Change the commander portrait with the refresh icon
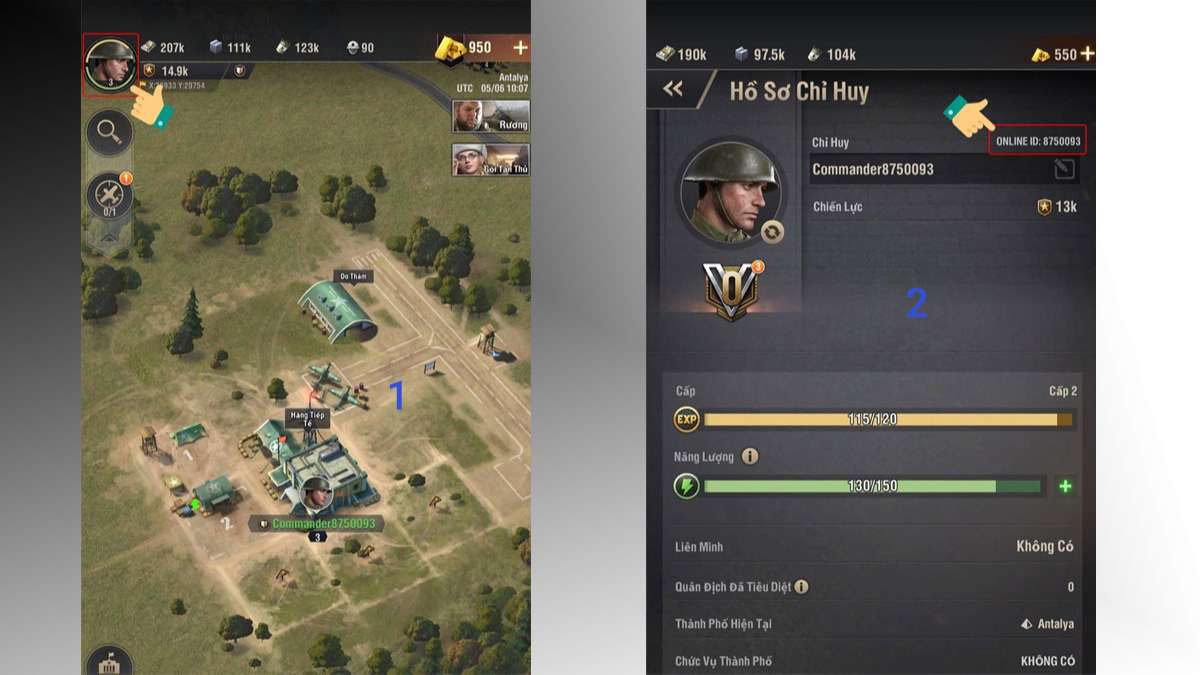Viewport: 1200px width, 675px height. coord(771,232)
